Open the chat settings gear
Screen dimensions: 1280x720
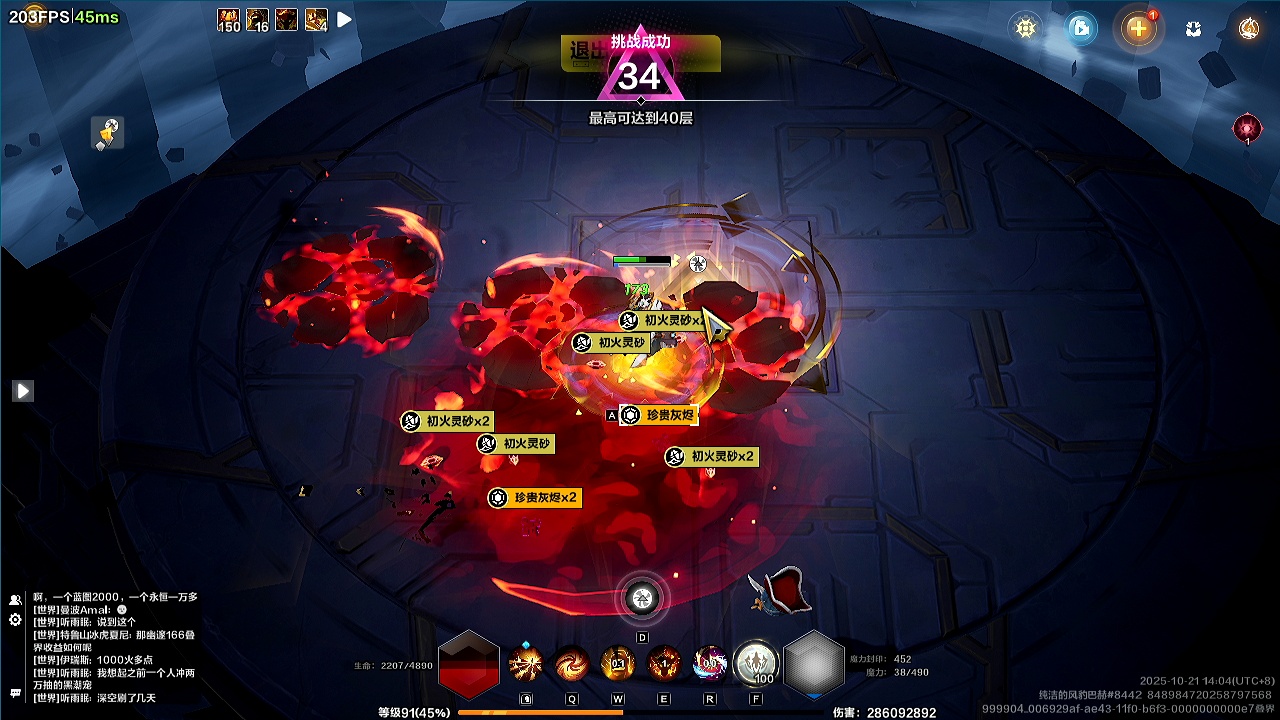pyautogui.click(x=15, y=620)
